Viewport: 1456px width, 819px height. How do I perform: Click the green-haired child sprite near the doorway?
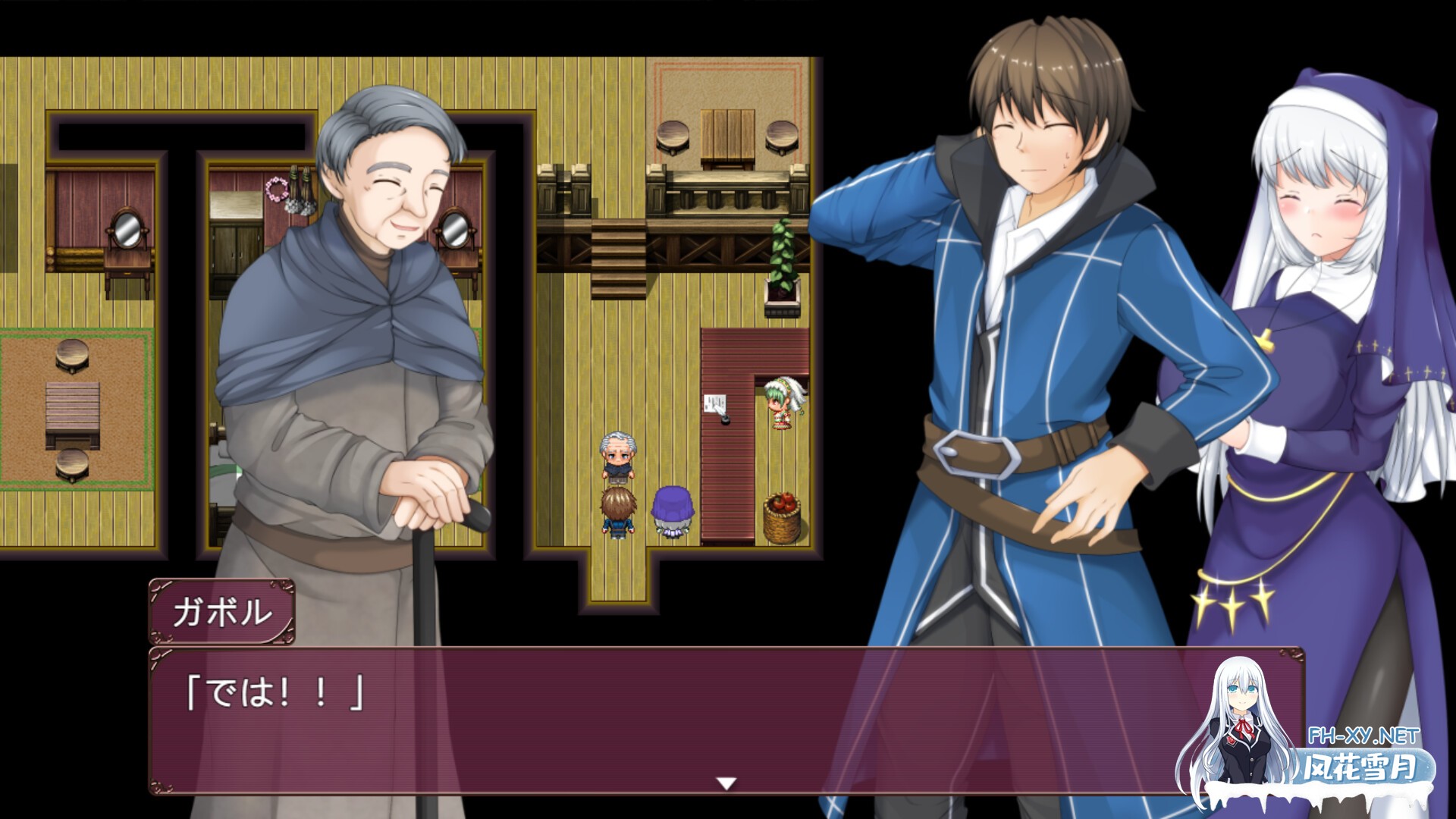pos(781,406)
